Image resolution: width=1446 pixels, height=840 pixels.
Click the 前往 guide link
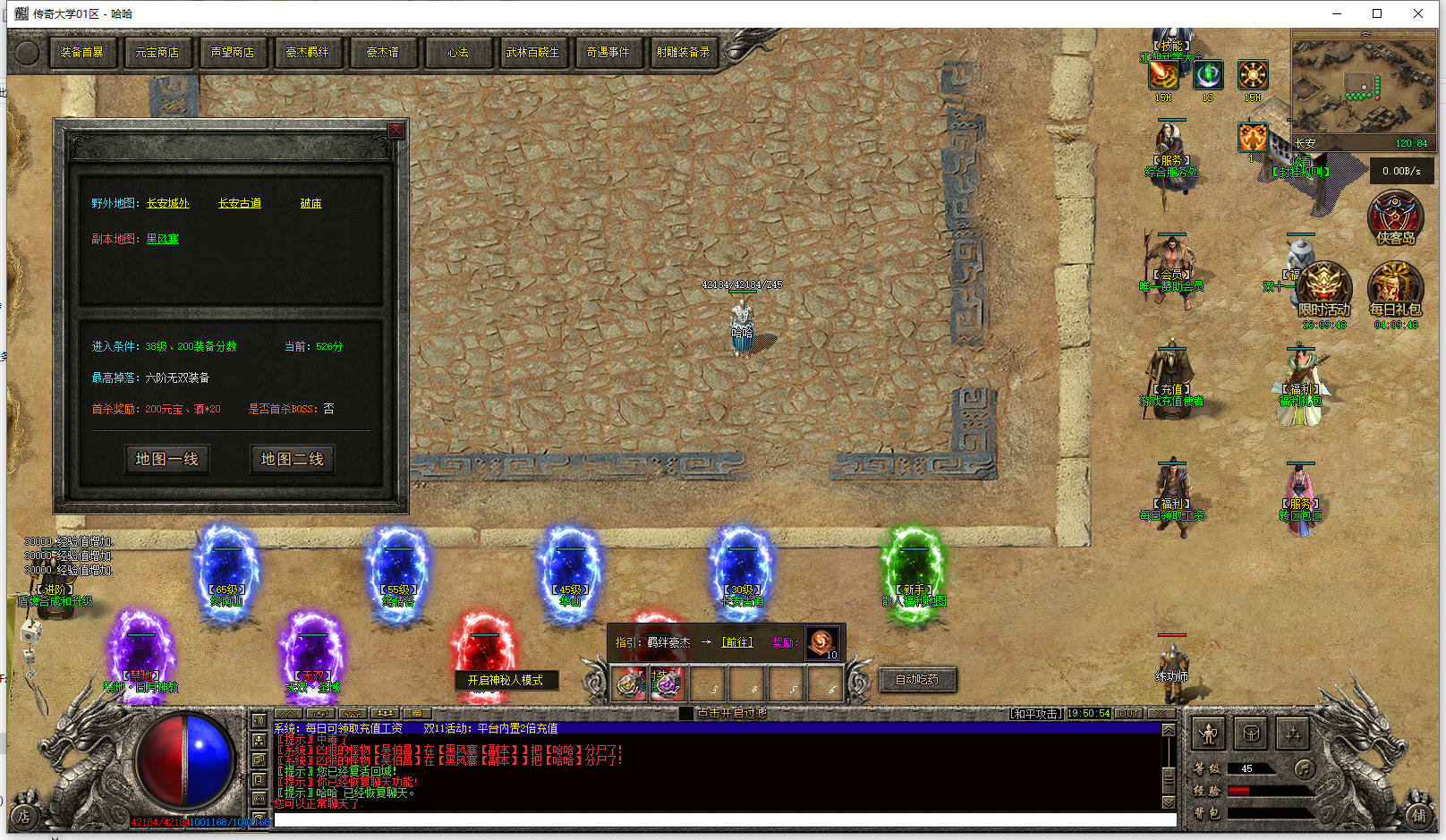(x=737, y=642)
